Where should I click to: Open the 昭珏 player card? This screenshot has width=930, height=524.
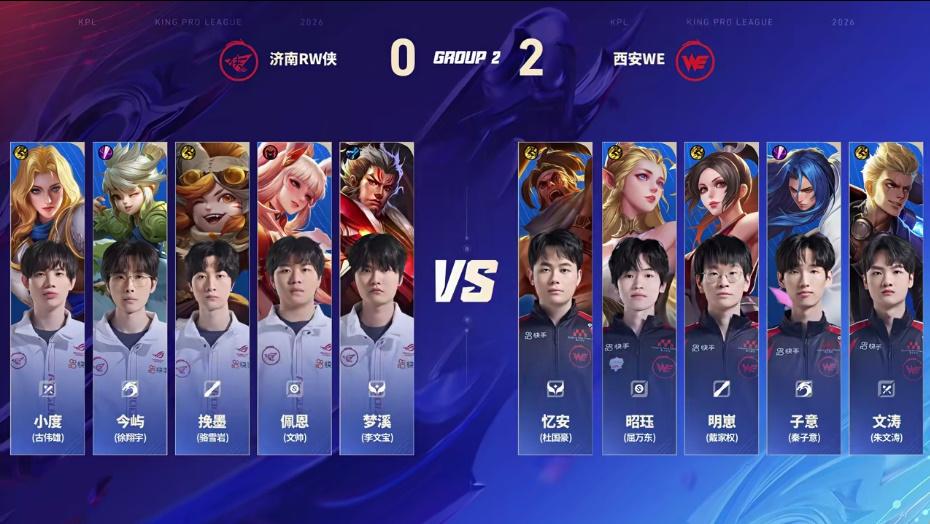(639, 297)
